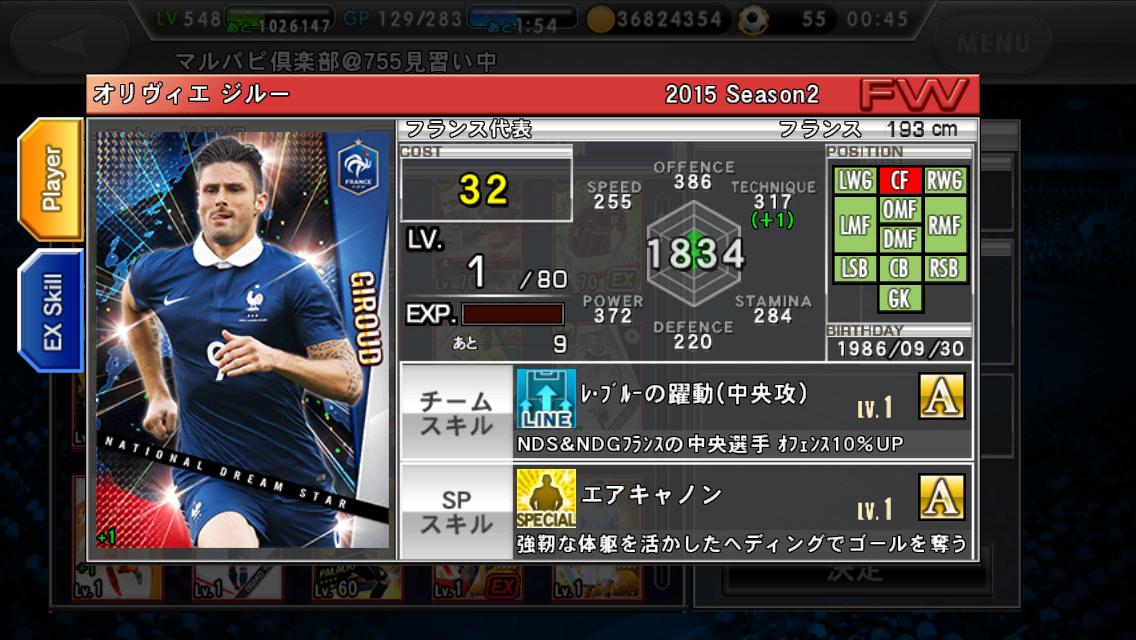Open the EX Skill tab
Viewport: 1136px width, 640px height.
pos(51,310)
